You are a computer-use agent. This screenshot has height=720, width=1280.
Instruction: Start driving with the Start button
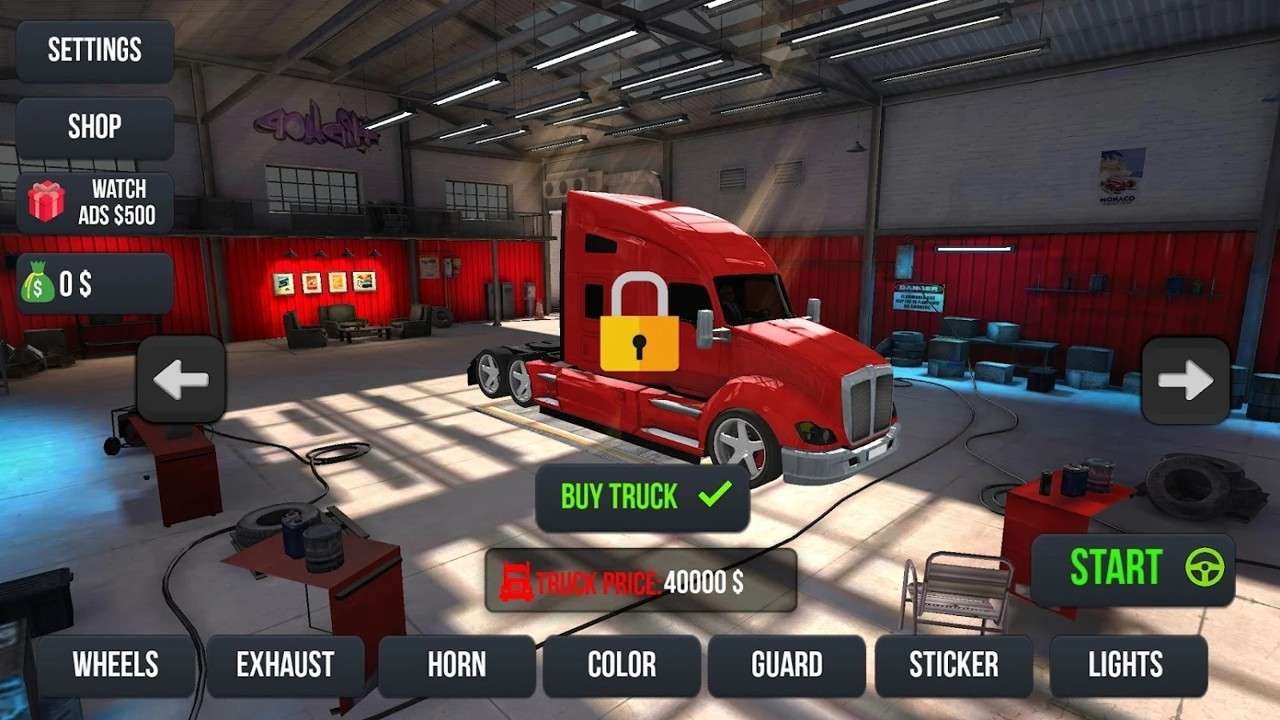point(1133,569)
